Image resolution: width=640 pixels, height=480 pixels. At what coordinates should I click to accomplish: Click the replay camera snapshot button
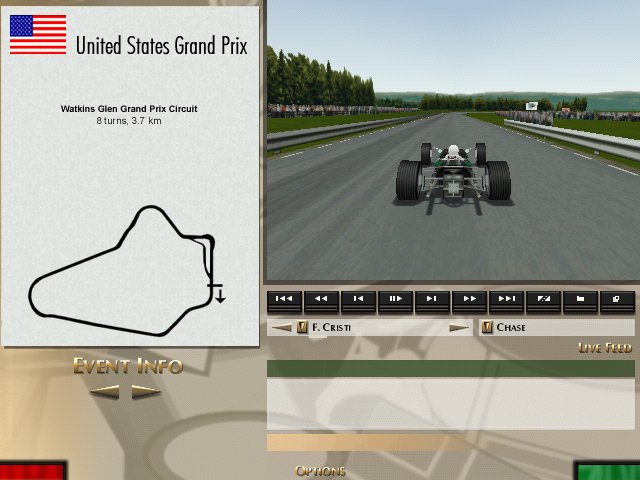[x=616, y=299]
